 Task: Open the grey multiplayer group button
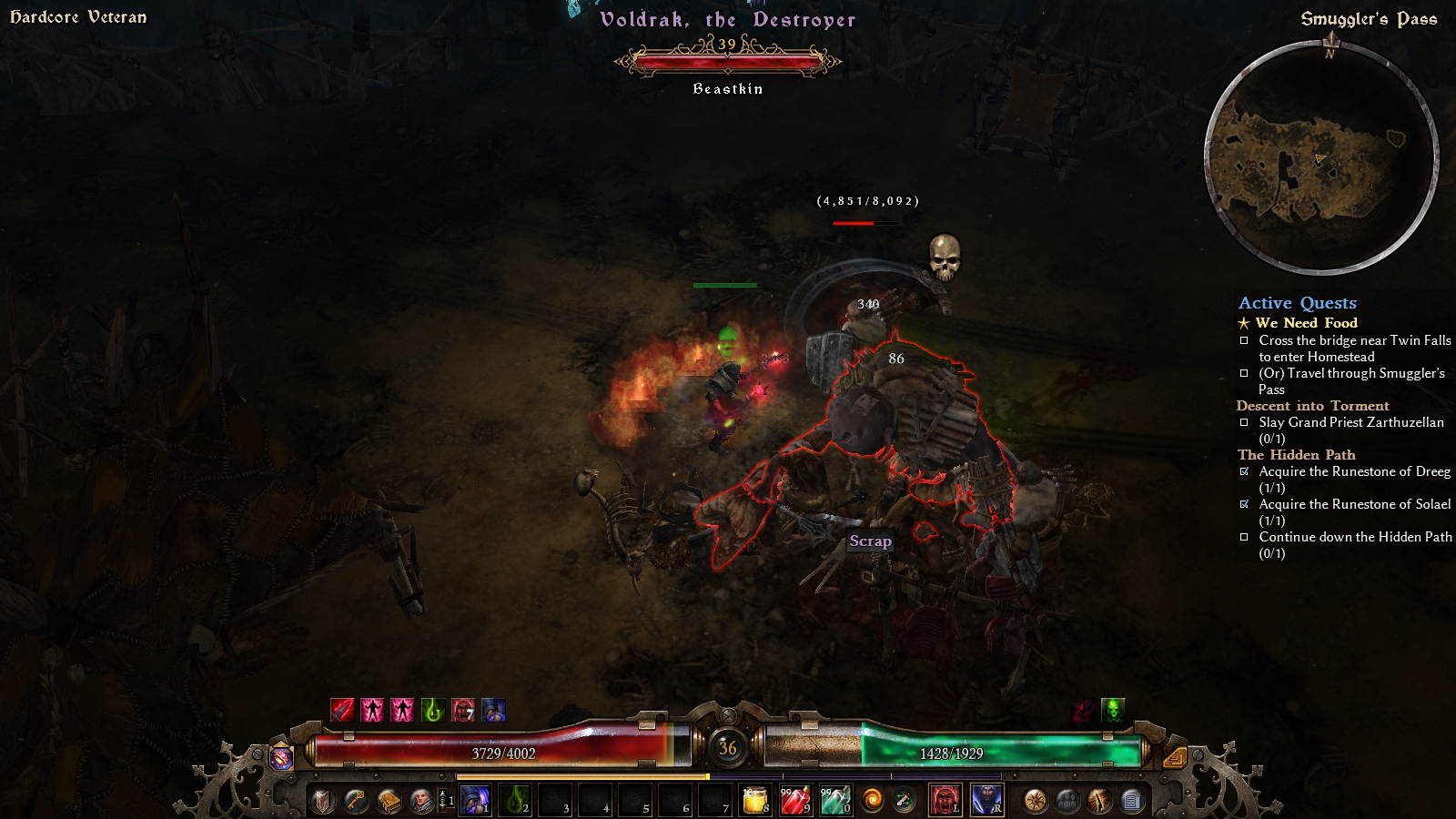point(1067,801)
